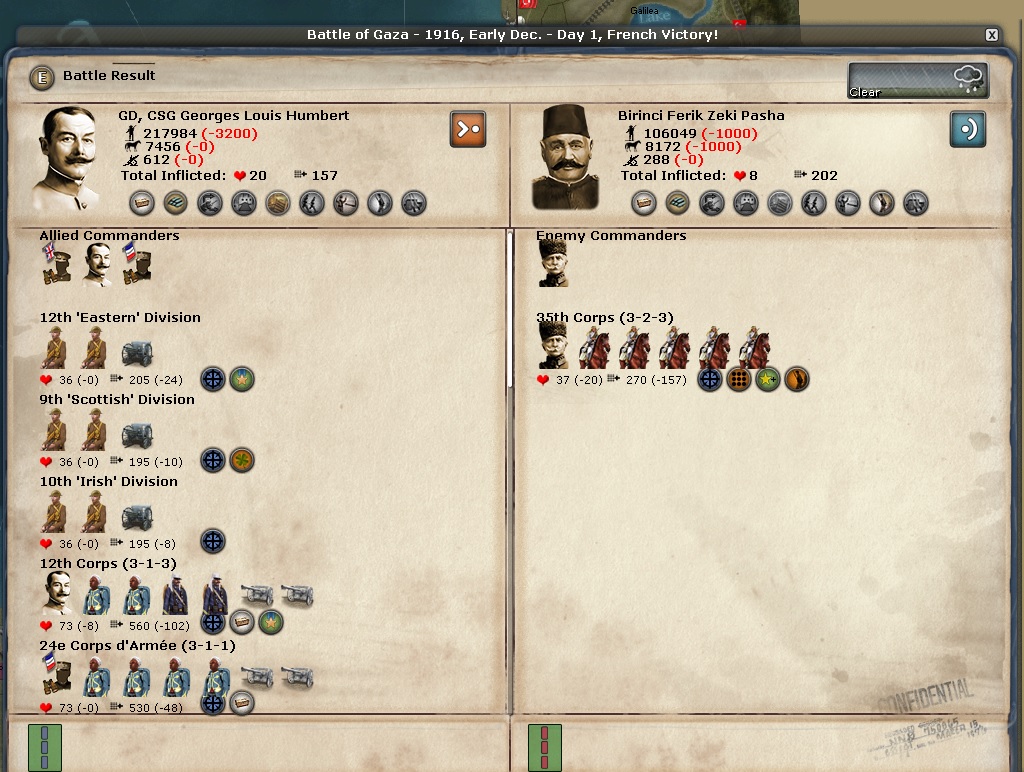Select the 24e Corps d'Armée row

(137, 646)
